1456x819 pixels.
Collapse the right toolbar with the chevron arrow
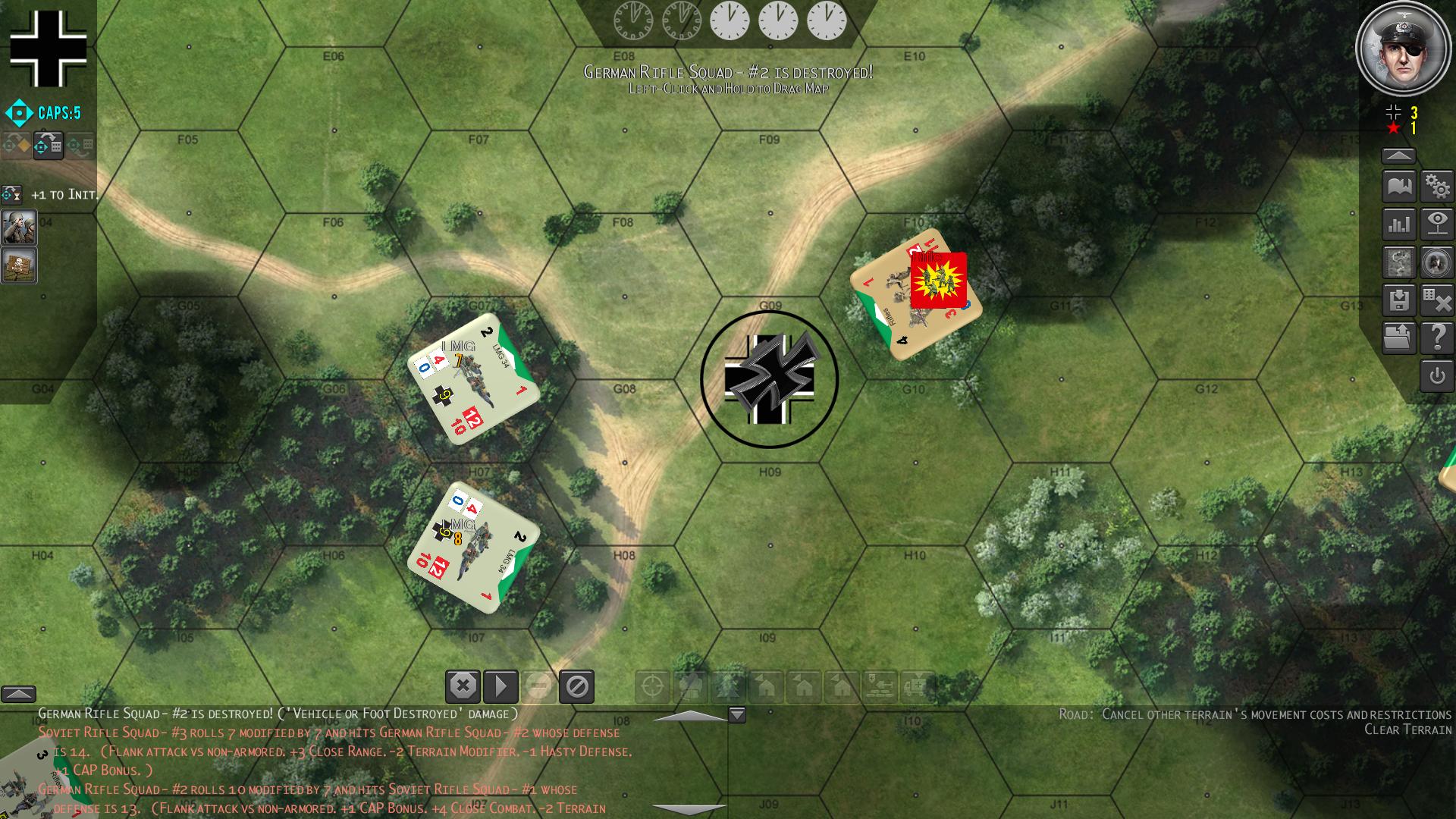[1399, 156]
